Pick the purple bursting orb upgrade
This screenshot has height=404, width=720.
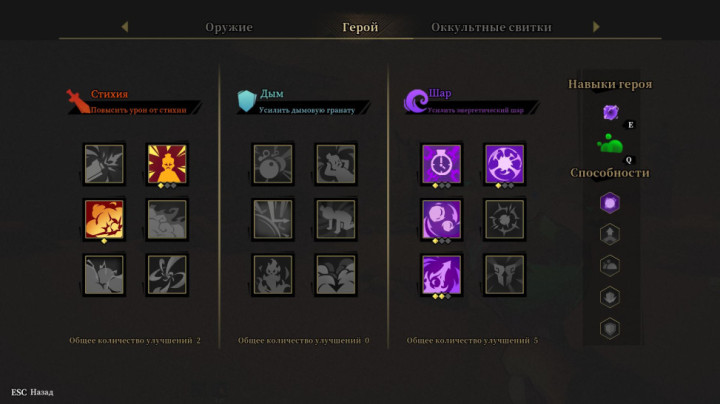click(505, 164)
